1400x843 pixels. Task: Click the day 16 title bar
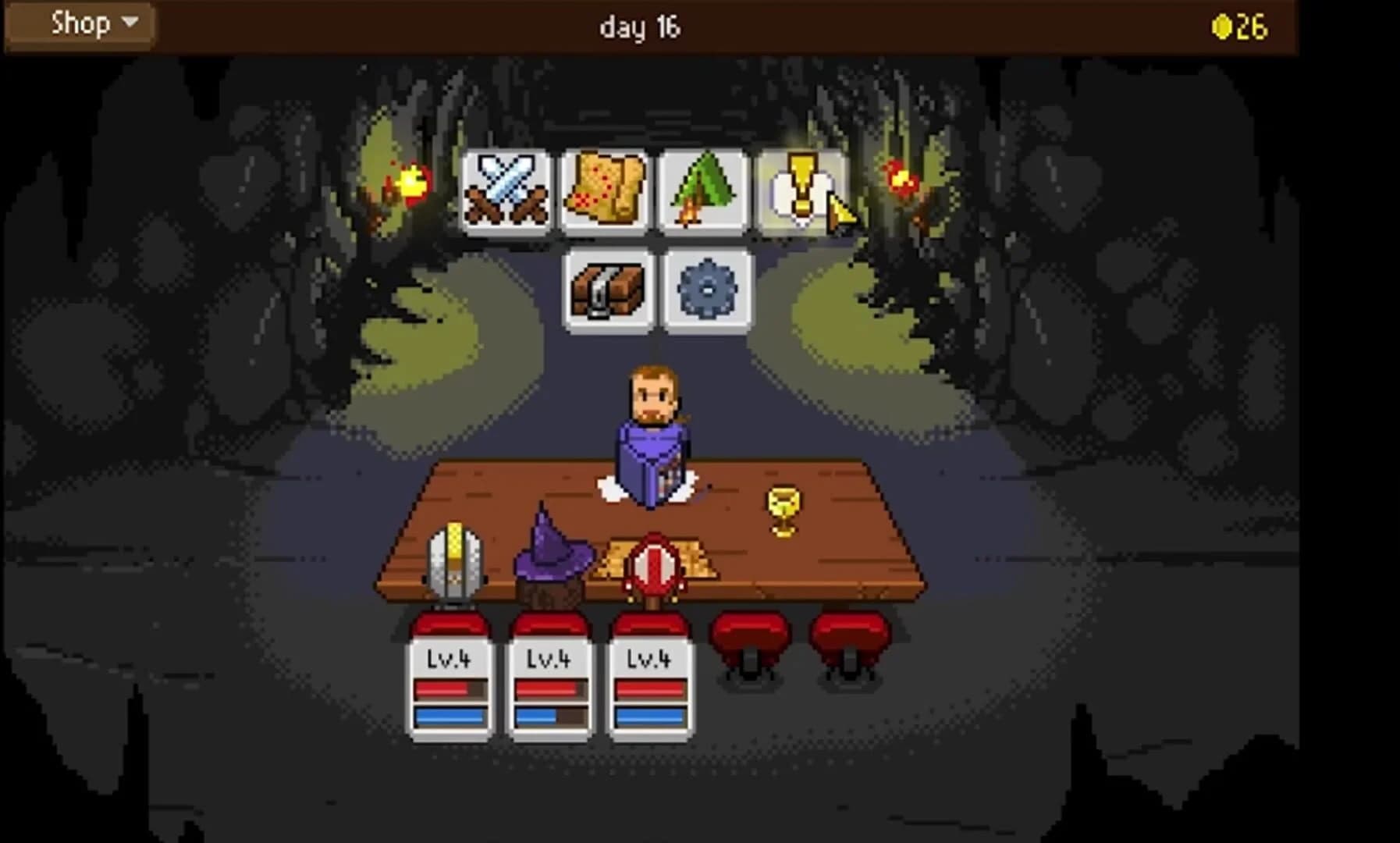(640, 27)
